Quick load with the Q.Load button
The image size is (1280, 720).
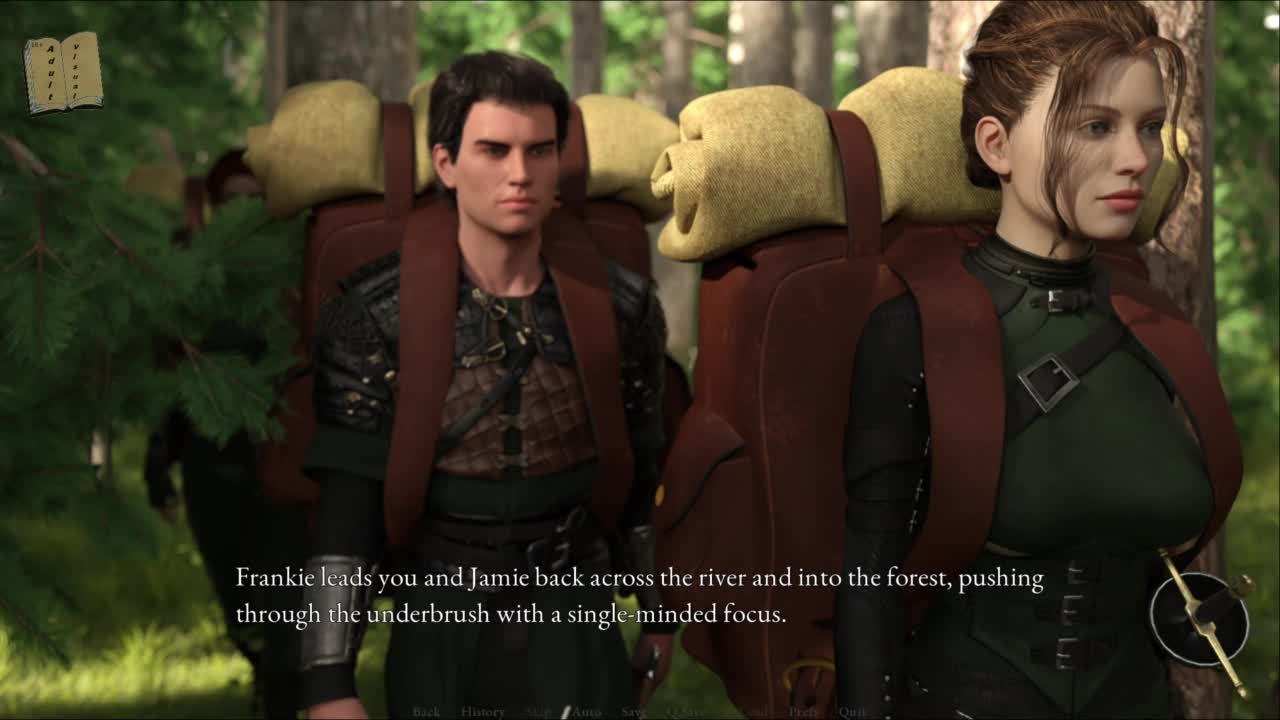(752, 712)
